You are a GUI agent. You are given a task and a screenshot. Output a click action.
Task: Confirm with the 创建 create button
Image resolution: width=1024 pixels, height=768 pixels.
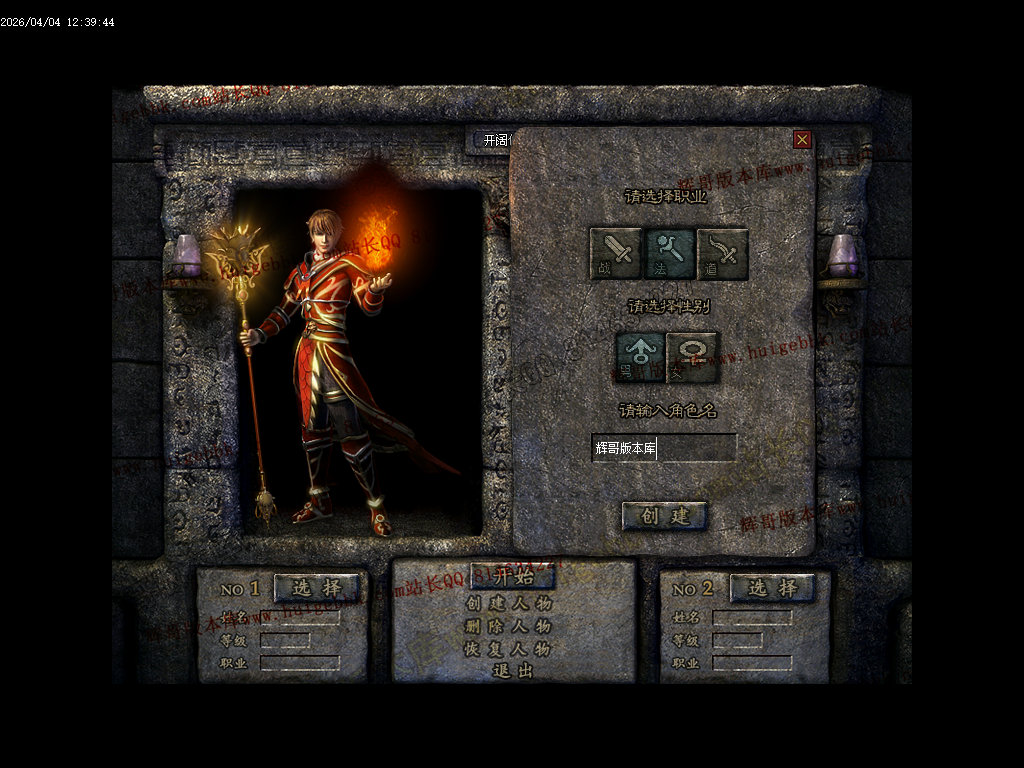665,516
